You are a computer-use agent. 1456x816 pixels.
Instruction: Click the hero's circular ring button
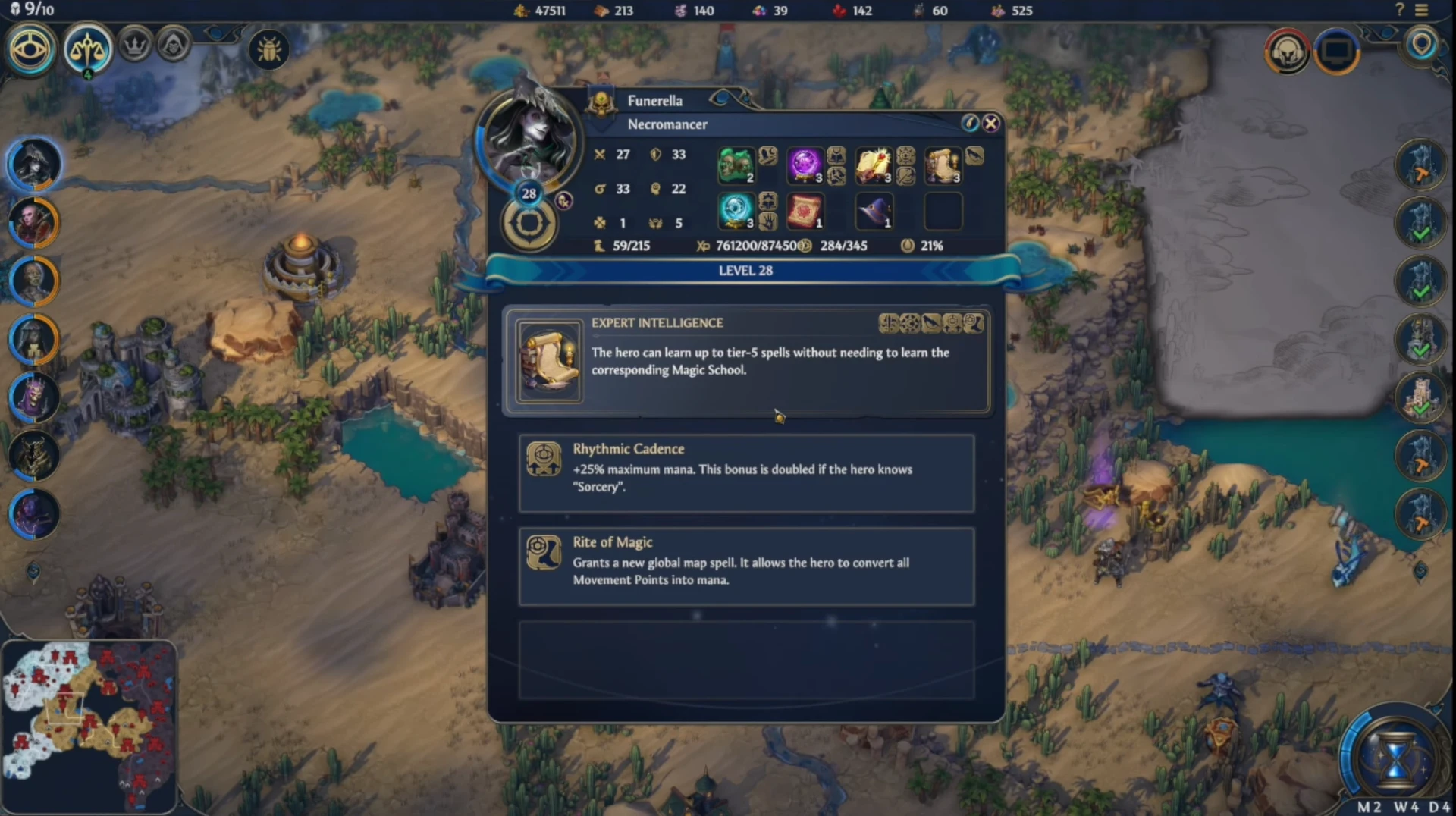(529, 224)
